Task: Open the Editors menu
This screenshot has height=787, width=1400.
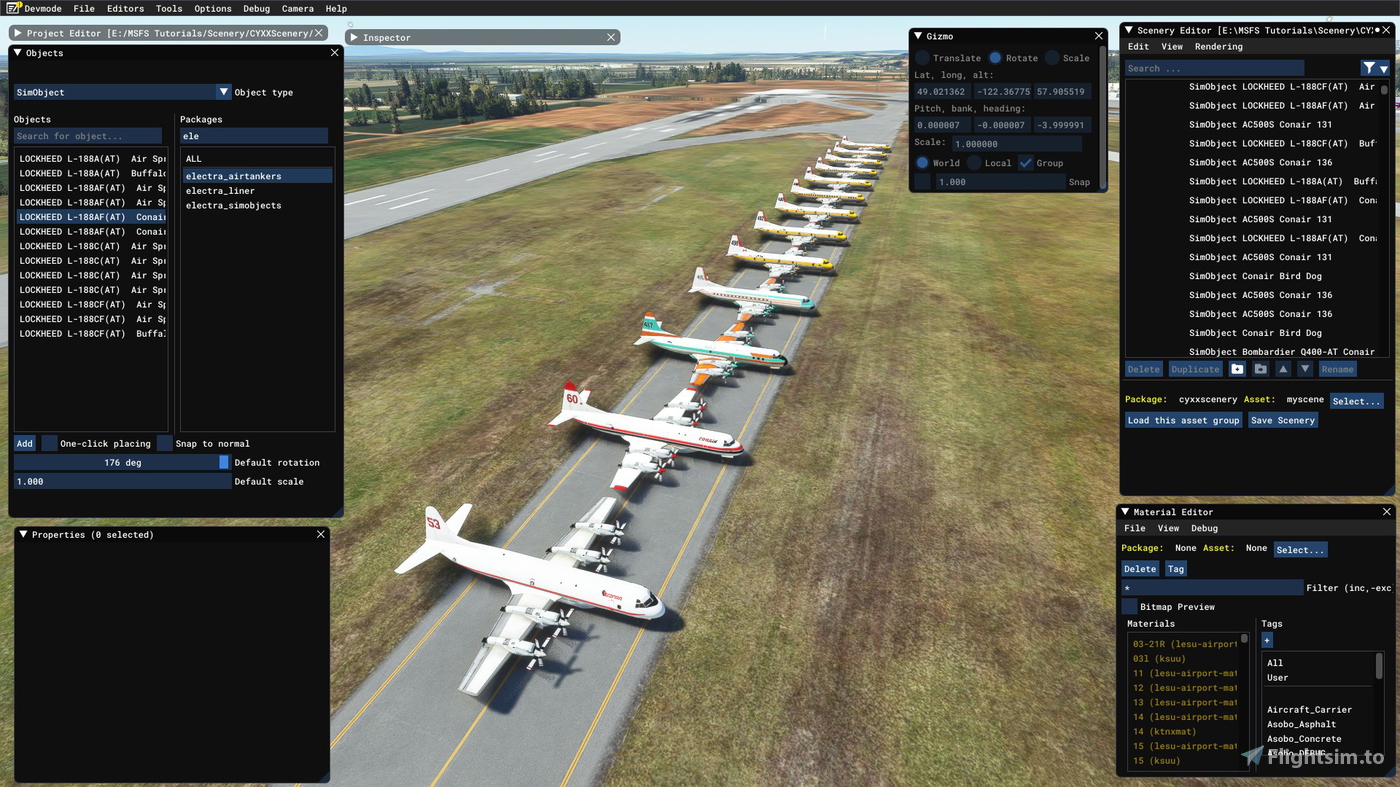Action: tap(124, 8)
